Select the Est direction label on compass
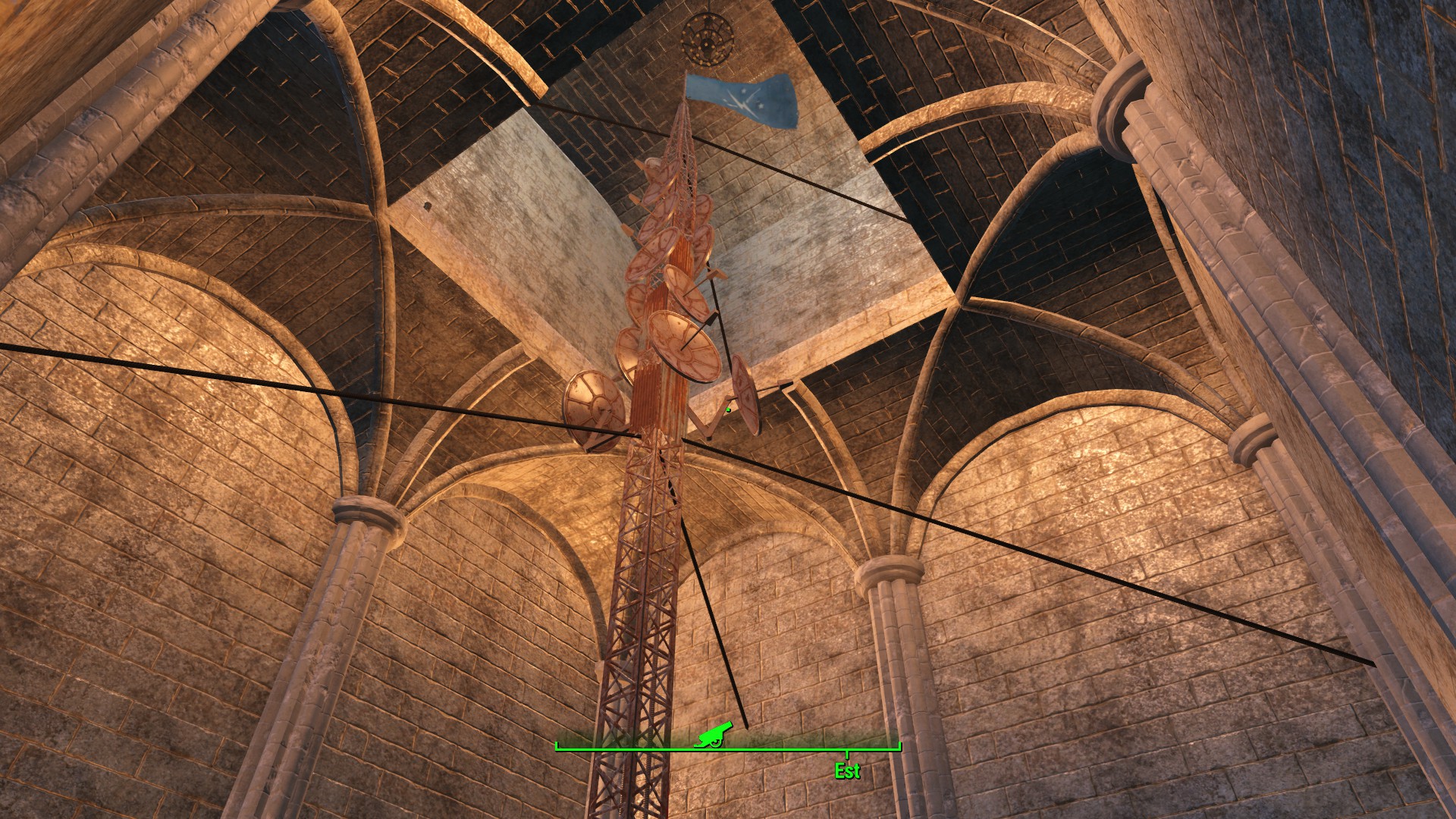Image resolution: width=1456 pixels, height=819 pixels. pos(847,771)
